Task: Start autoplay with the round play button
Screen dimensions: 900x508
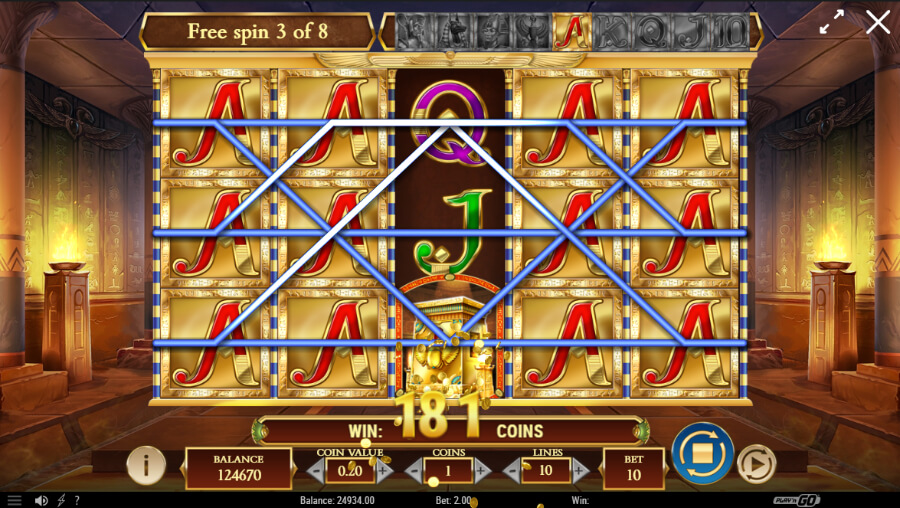Action: [x=756, y=464]
